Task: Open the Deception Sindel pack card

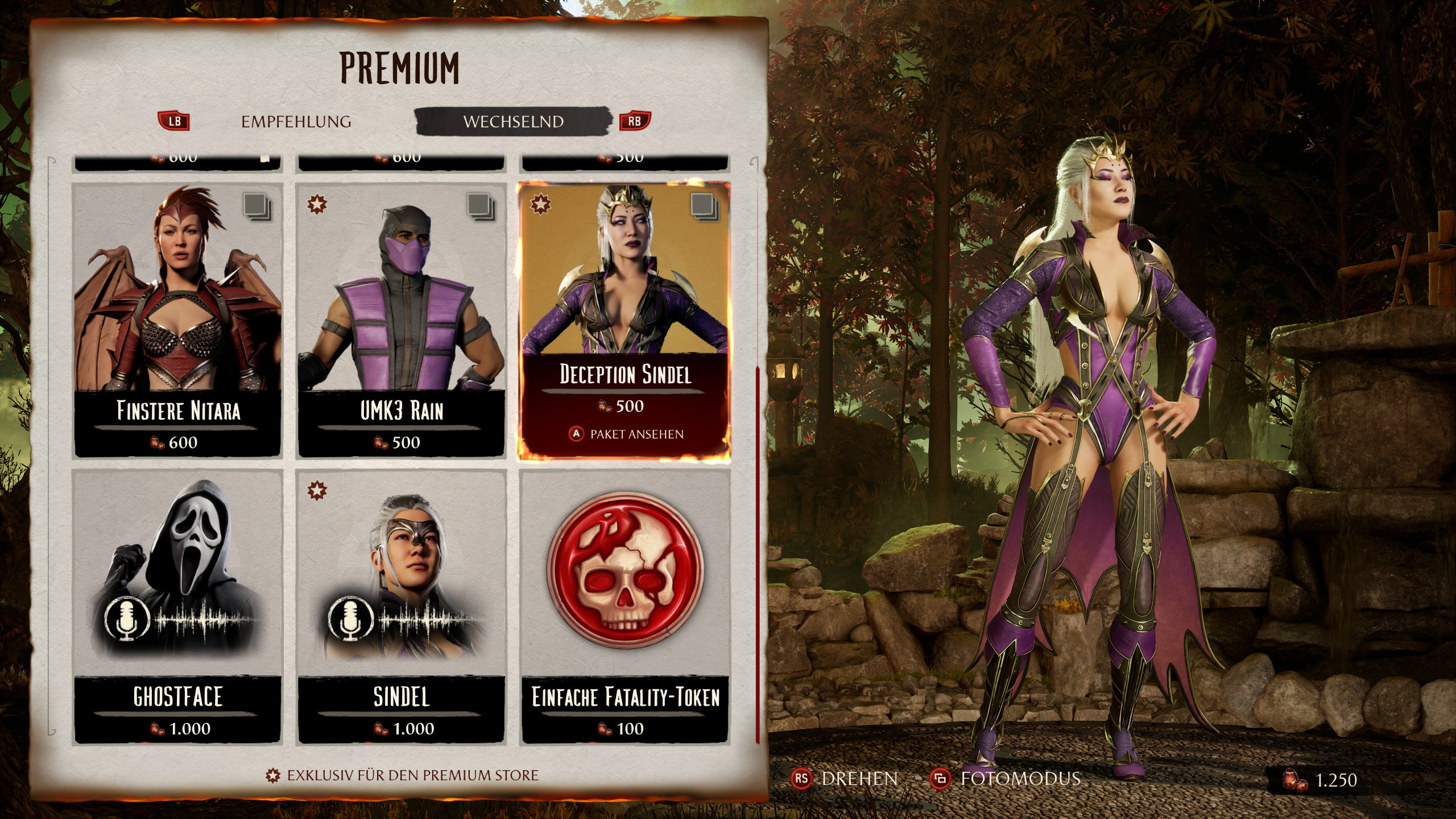Action: 624,296
